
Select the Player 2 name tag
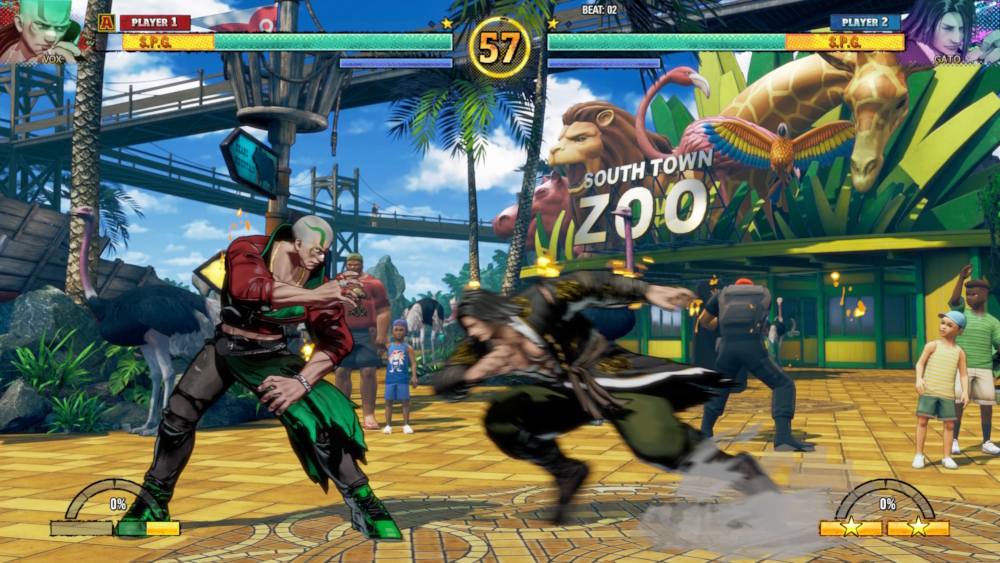click(864, 22)
